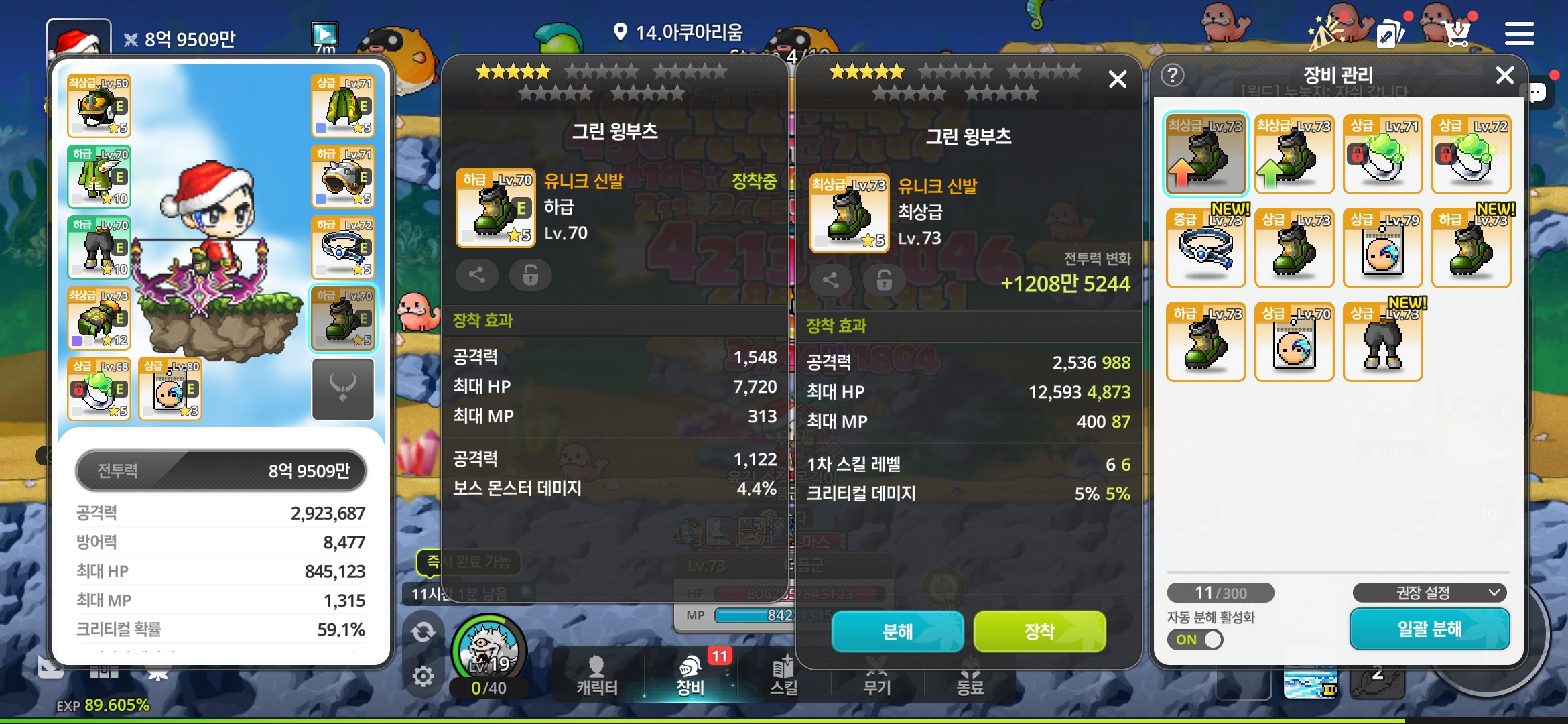Open the hamburger main menu
This screenshot has width=1568, height=724.
point(1519,34)
